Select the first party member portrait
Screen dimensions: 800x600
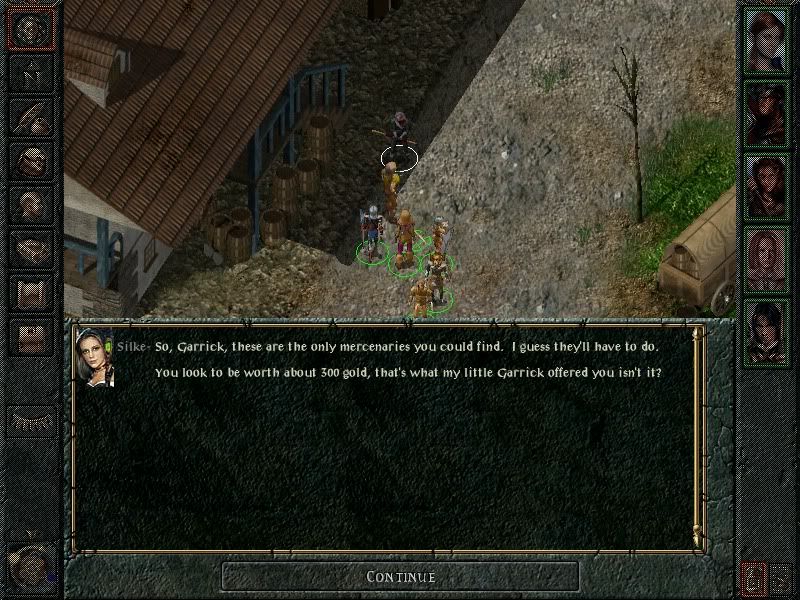(766, 38)
